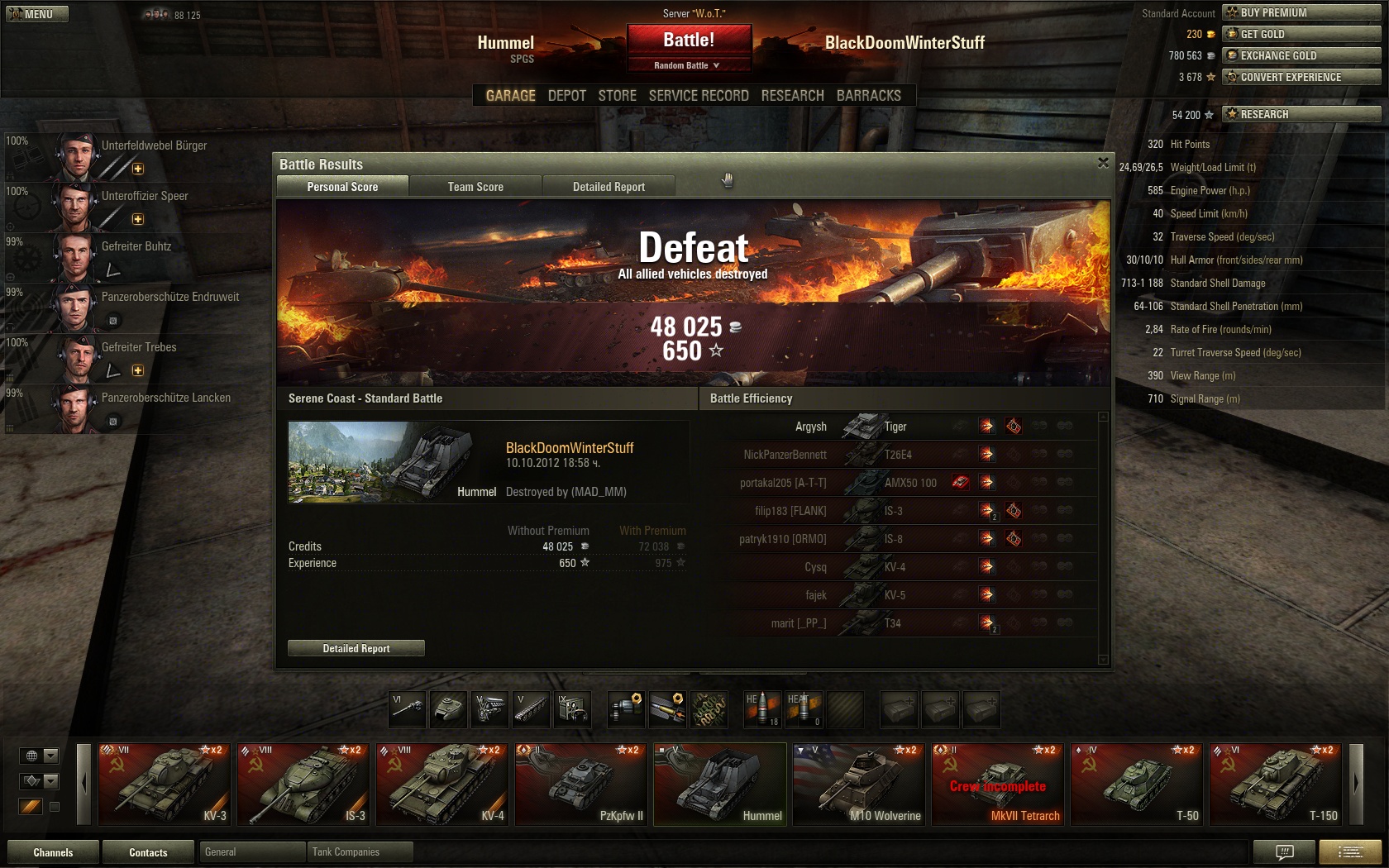Open the Random Battle type dropdown

click(688, 65)
